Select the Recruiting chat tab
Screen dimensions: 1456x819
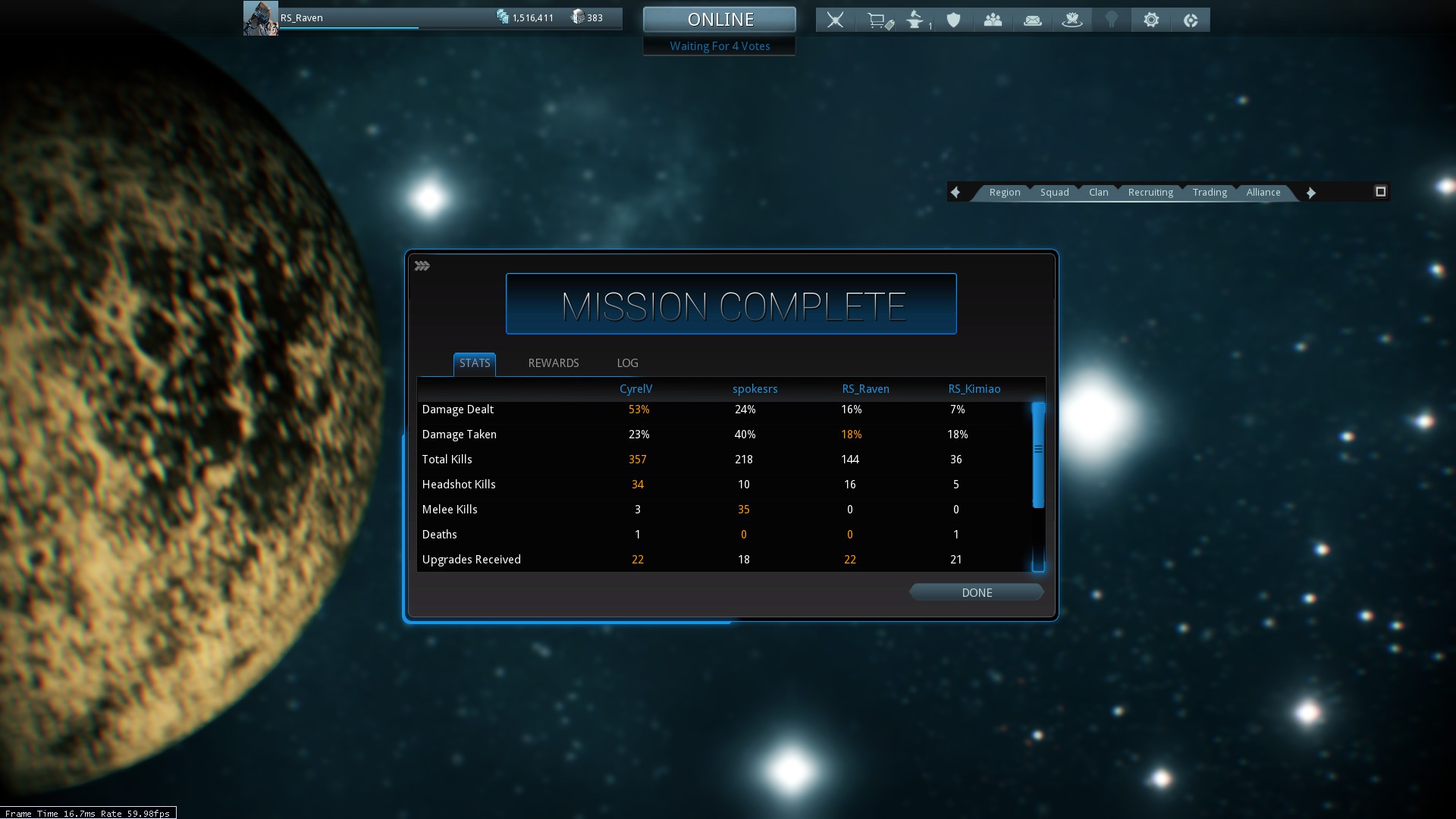pyautogui.click(x=1150, y=193)
